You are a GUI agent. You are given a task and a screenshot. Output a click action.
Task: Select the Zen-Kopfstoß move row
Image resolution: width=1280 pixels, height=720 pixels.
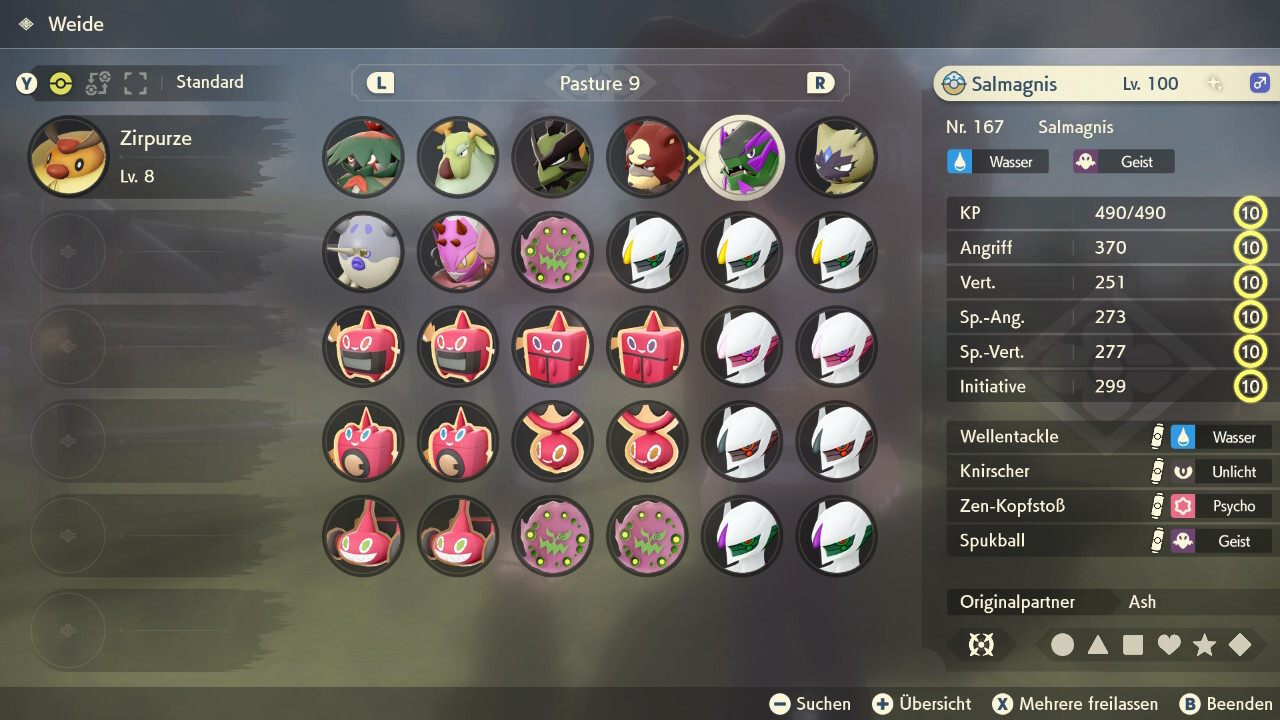(1110, 506)
